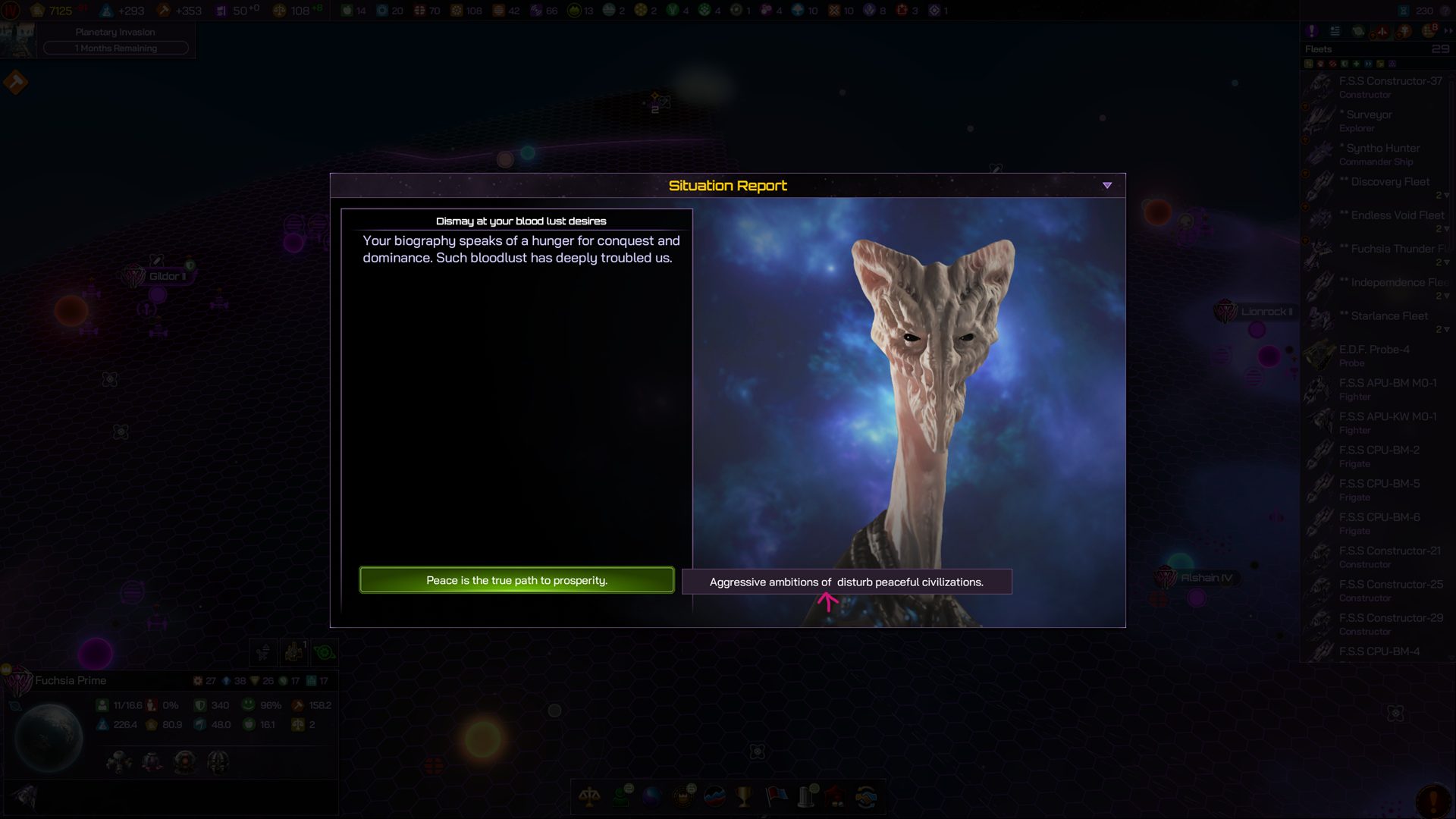Switch to the planets list tab
Viewport: 1456px width, 819px height.
1358,31
